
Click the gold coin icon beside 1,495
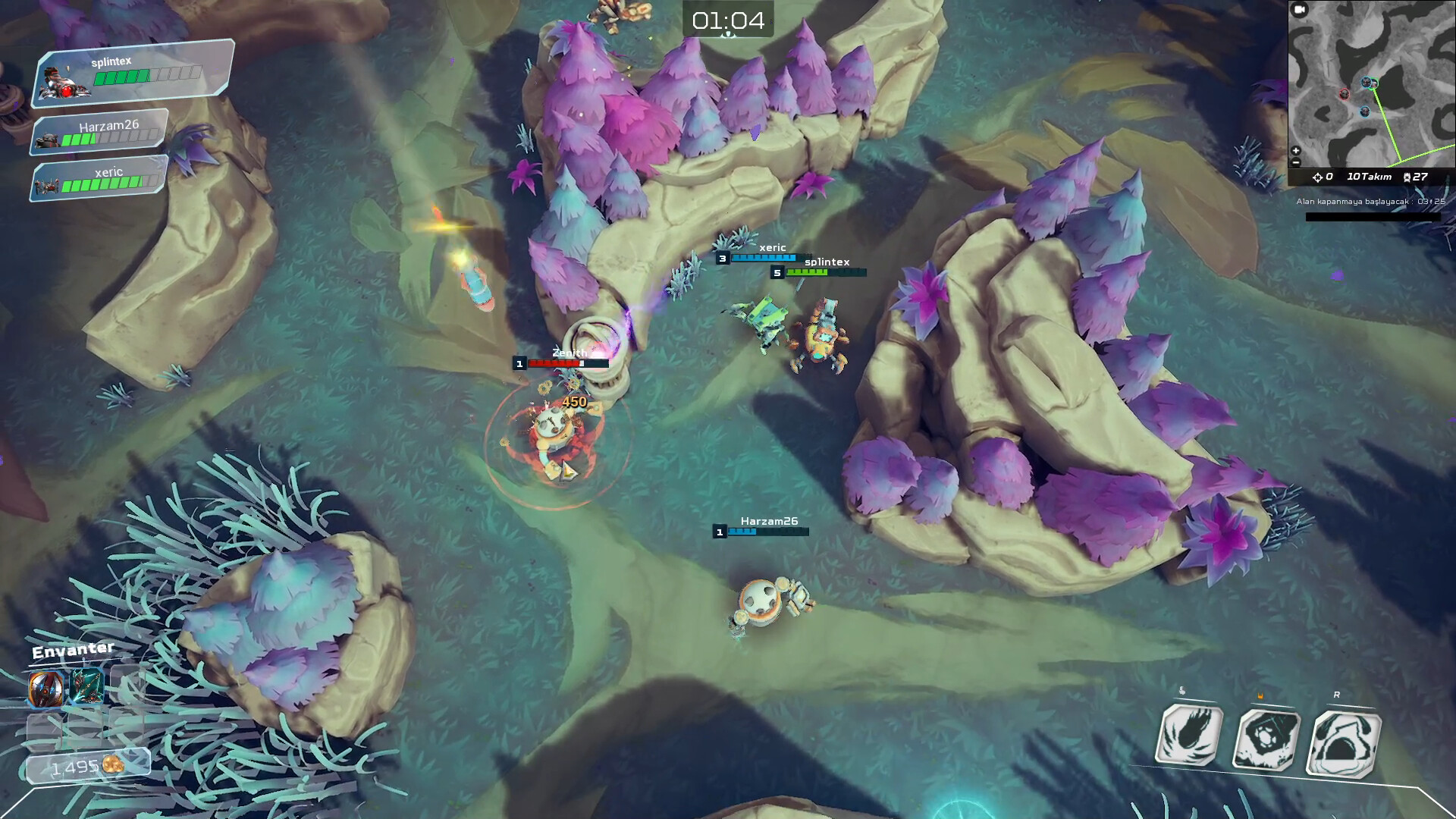point(113,765)
